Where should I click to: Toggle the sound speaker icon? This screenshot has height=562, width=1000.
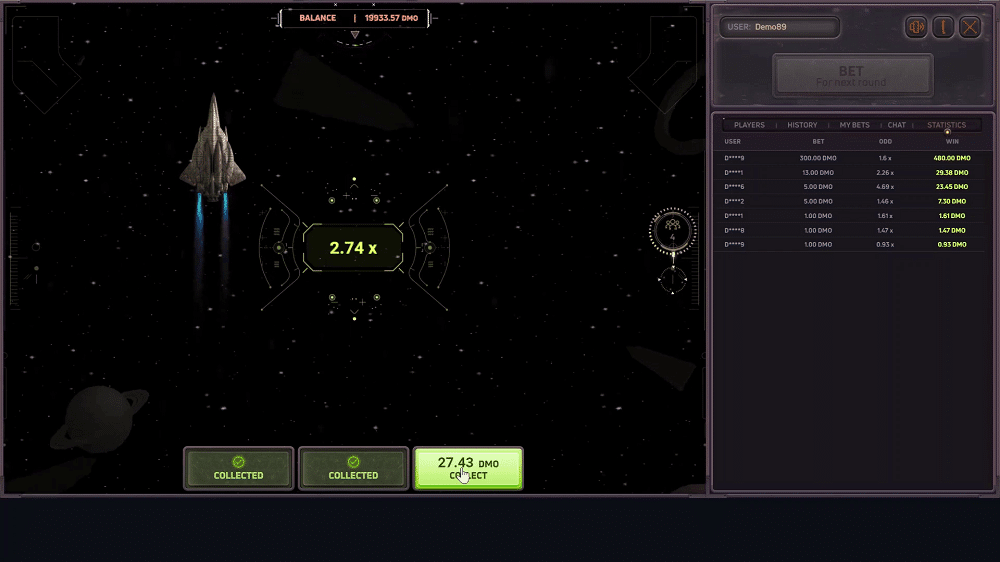(916, 27)
